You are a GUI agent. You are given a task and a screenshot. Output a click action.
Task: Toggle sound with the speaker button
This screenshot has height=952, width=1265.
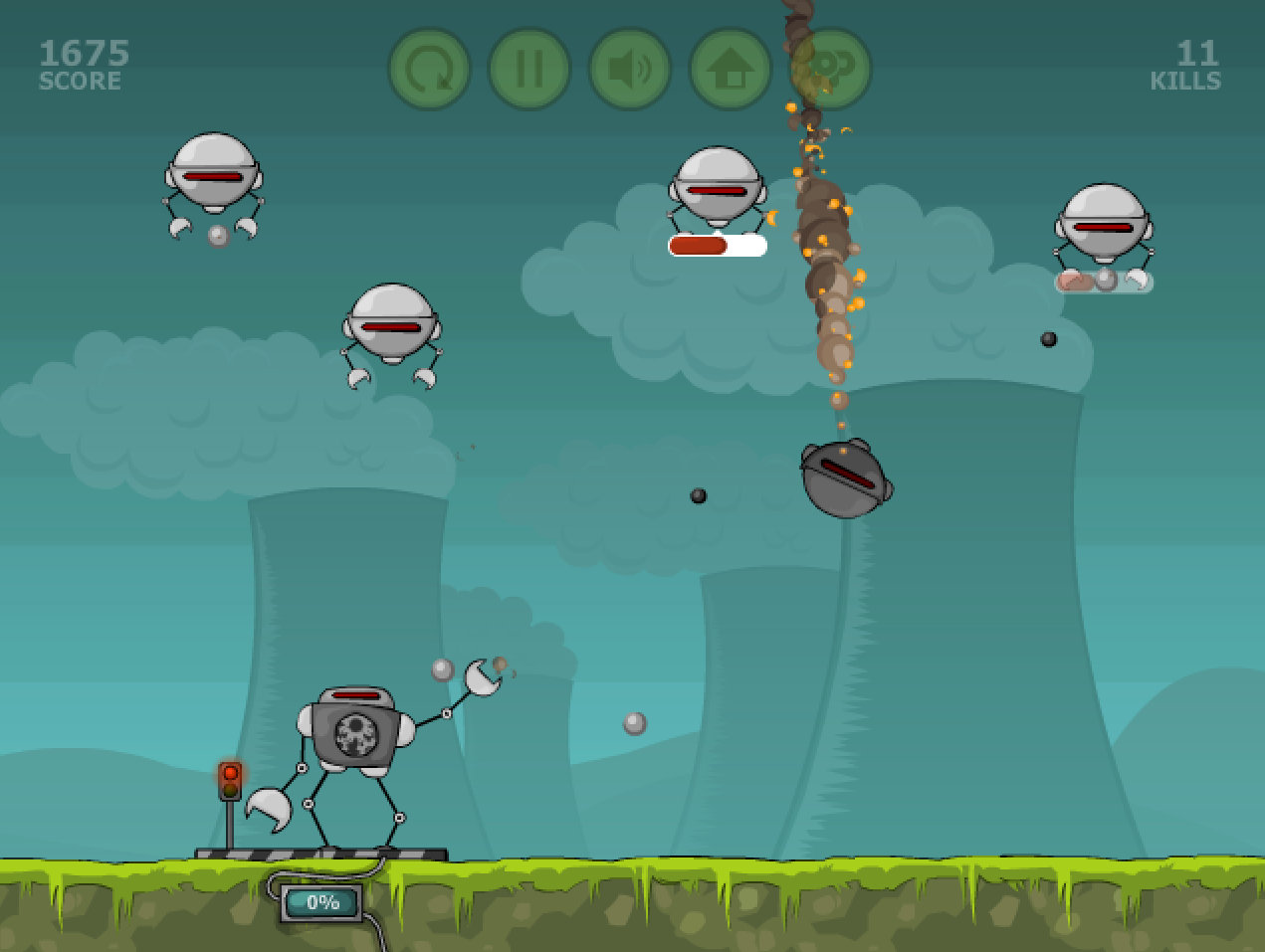630,69
